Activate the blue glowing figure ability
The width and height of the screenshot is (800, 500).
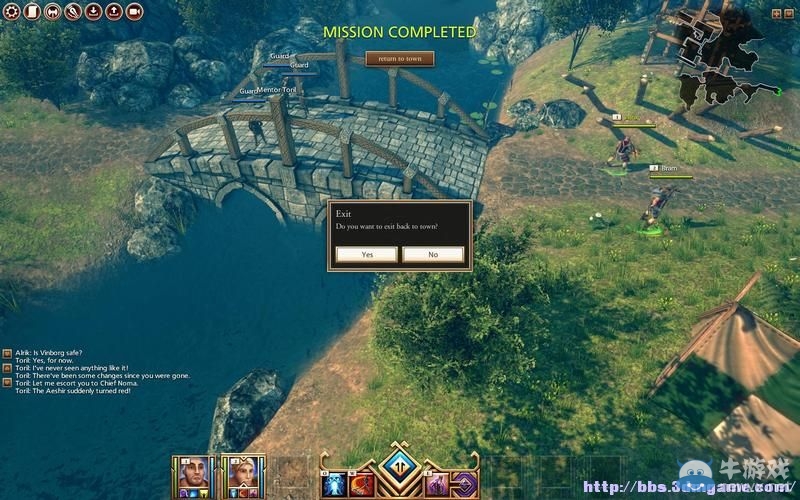click(x=333, y=484)
